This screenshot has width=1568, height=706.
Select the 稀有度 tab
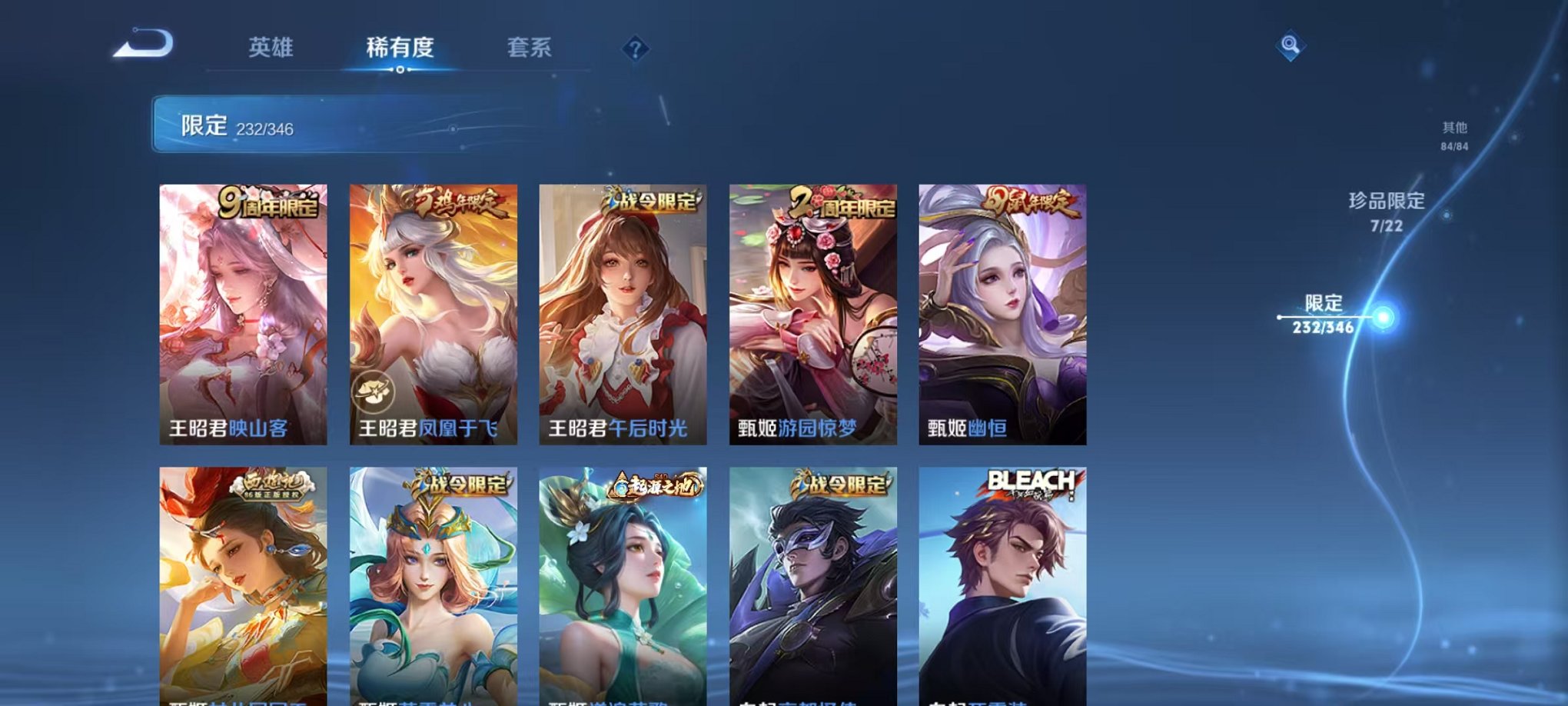click(400, 48)
